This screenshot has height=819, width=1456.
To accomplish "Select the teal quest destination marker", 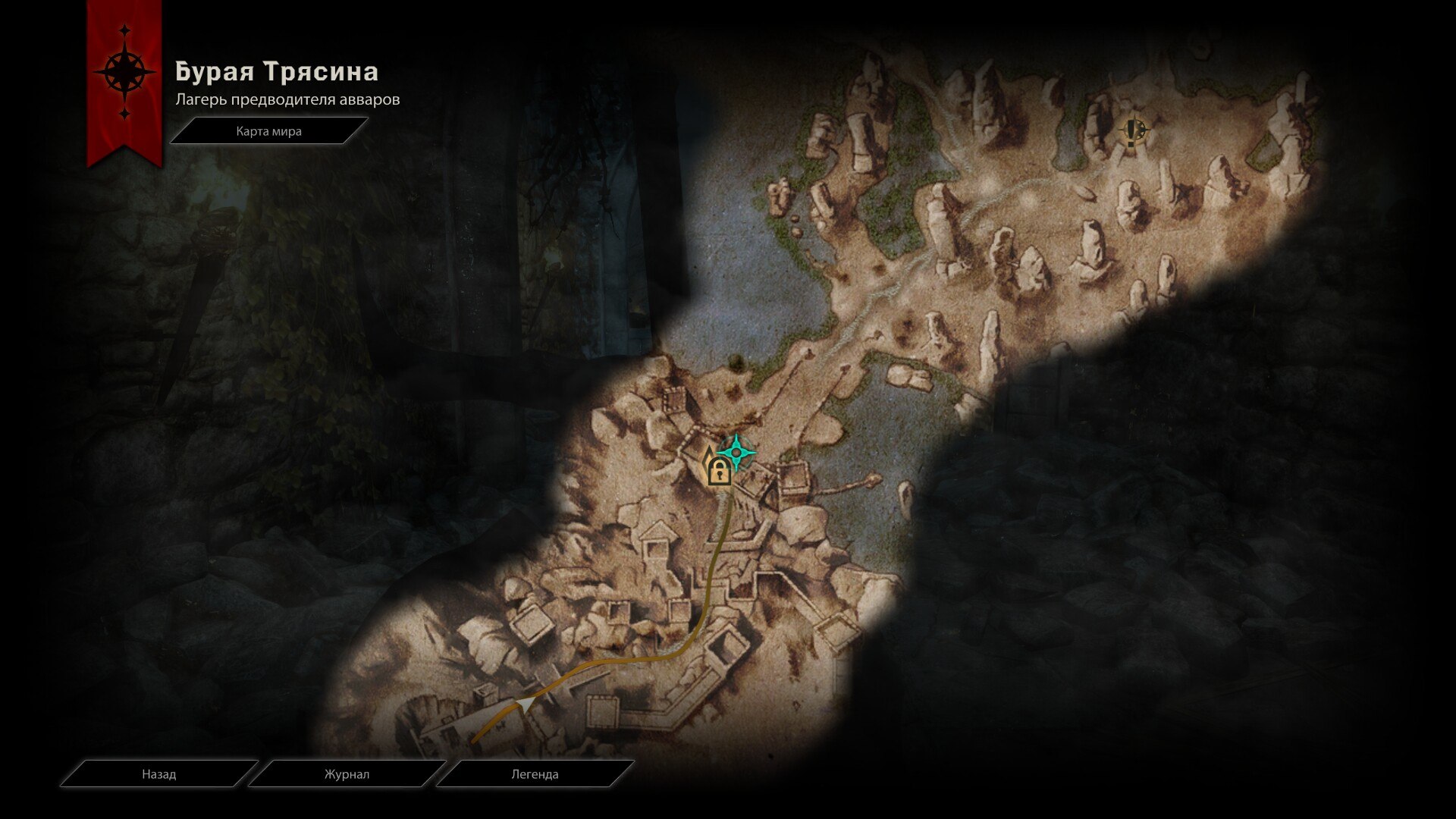I will [736, 453].
